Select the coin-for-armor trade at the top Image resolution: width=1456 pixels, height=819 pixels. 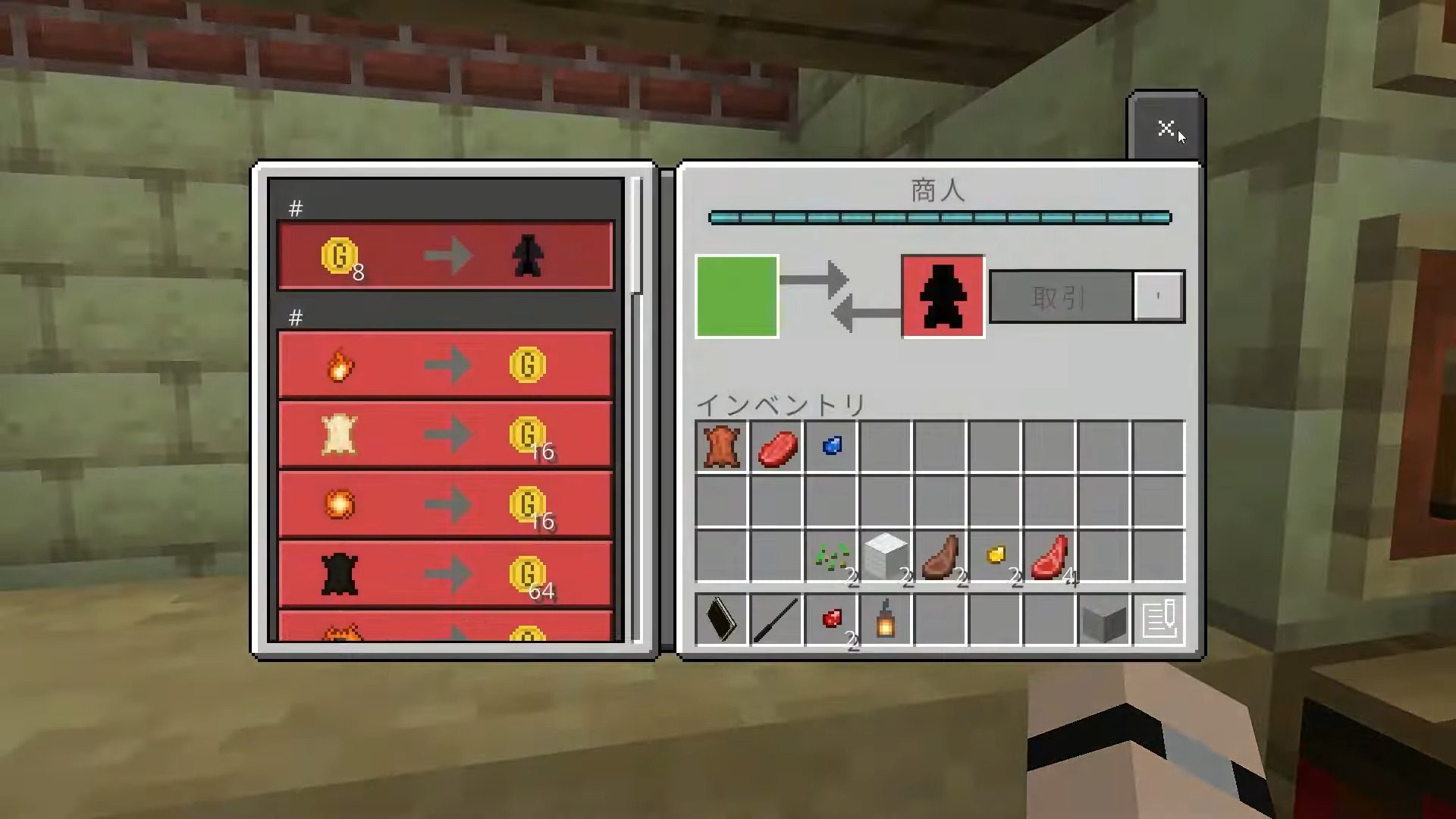(446, 255)
